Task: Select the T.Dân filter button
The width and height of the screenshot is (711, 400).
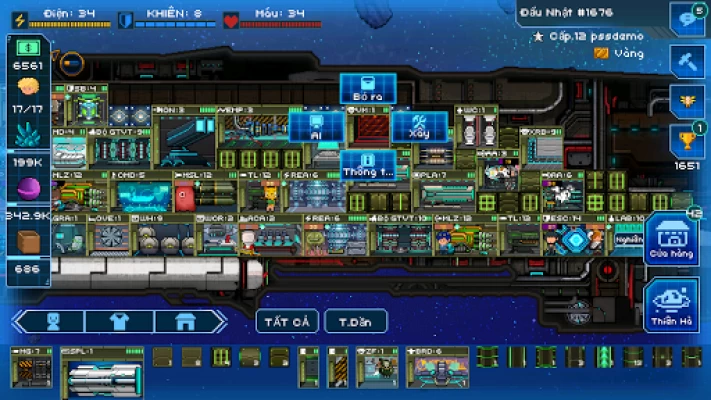Action: click(x=355, y=322)
